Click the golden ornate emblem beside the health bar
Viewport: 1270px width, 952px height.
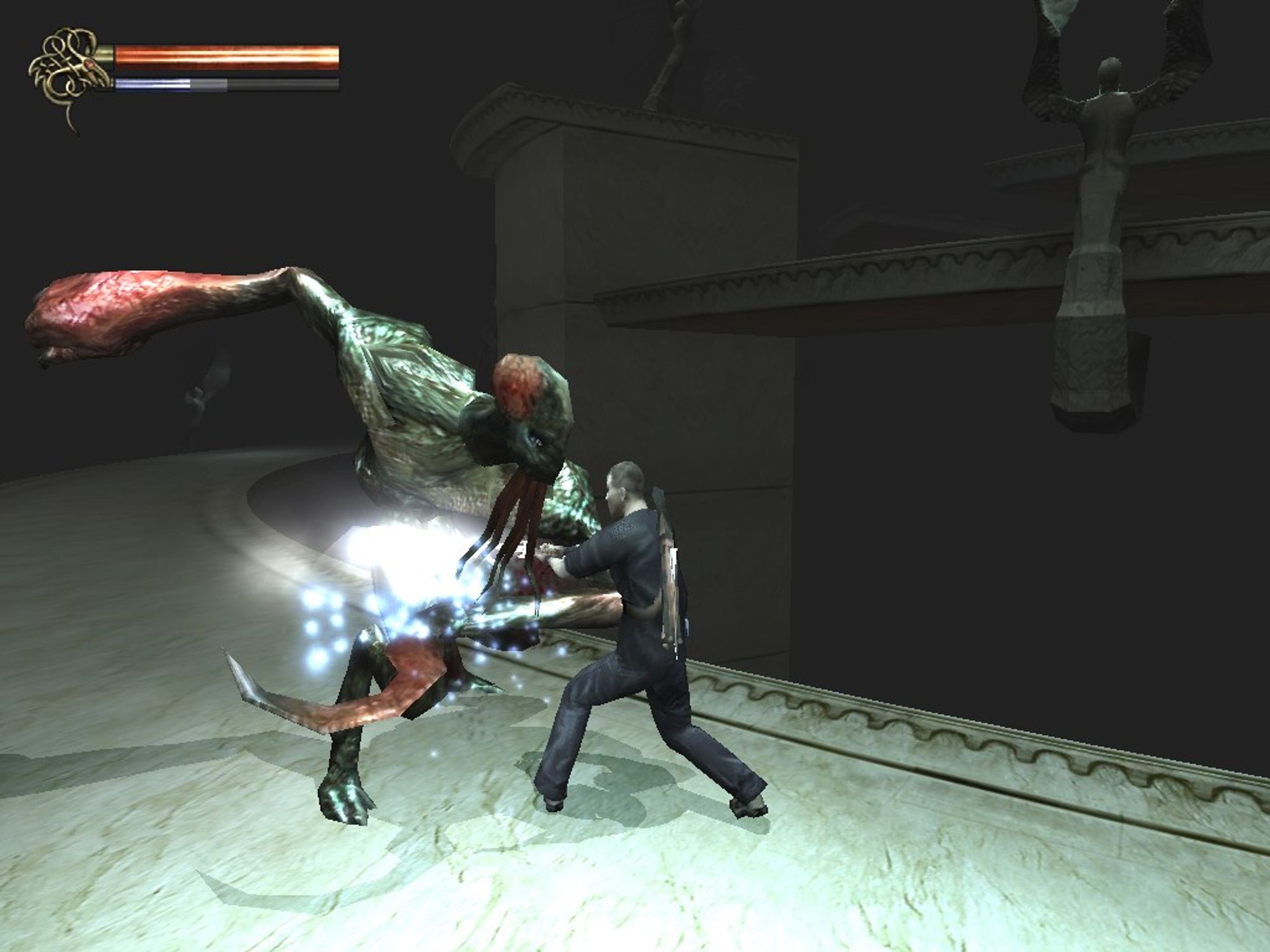(x=65, y=76)
